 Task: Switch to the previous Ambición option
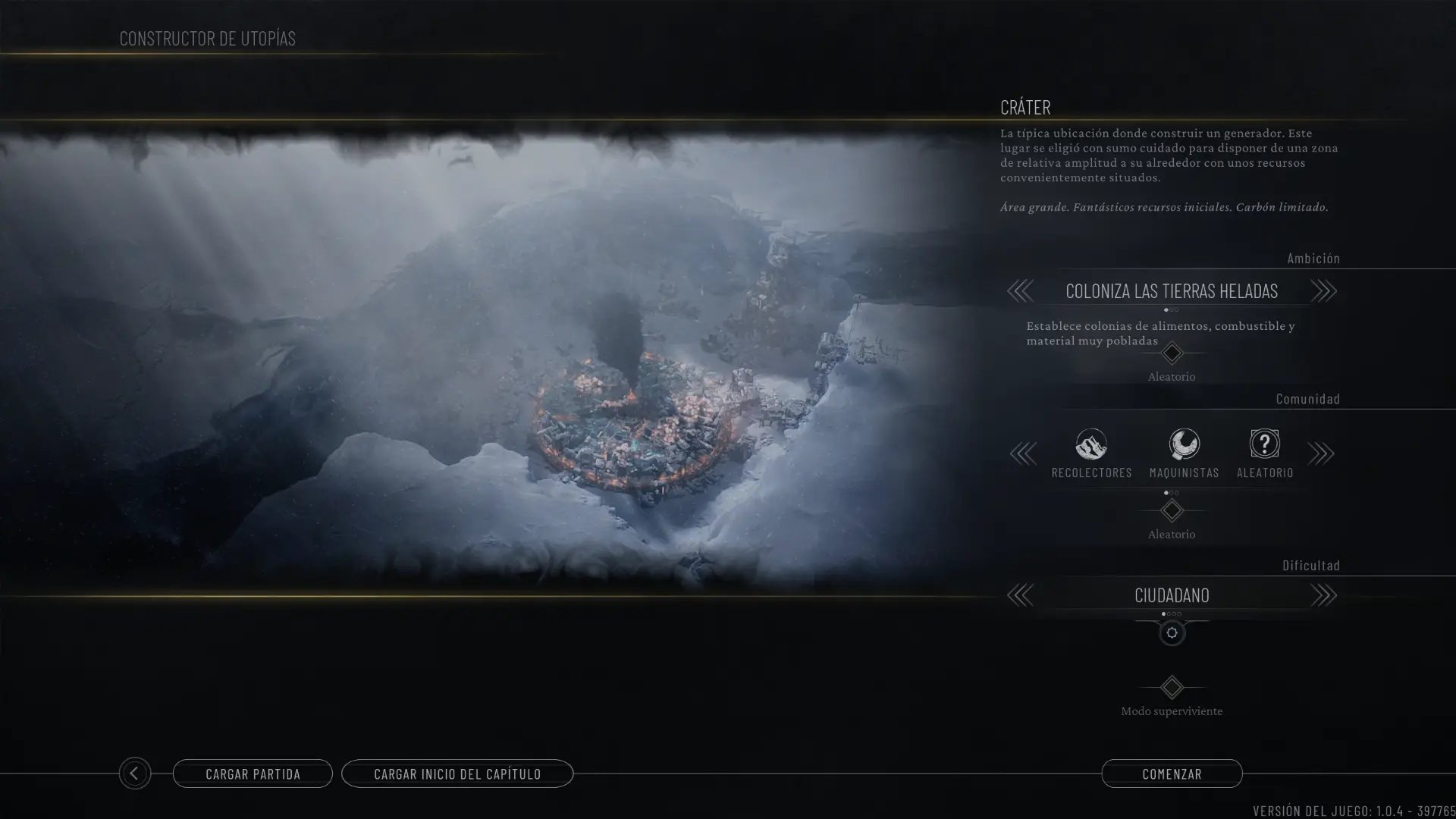(1020, 290)
